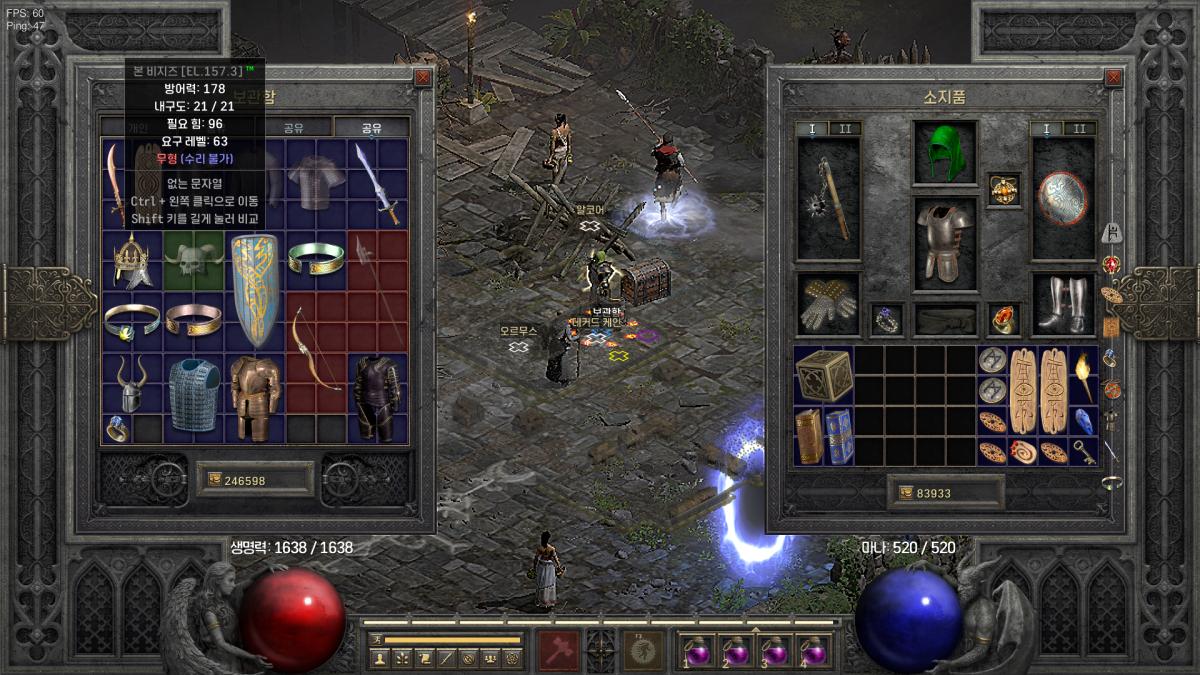Close the stash window
This screenshot has width=1200, height=675.
coord(423,77)
